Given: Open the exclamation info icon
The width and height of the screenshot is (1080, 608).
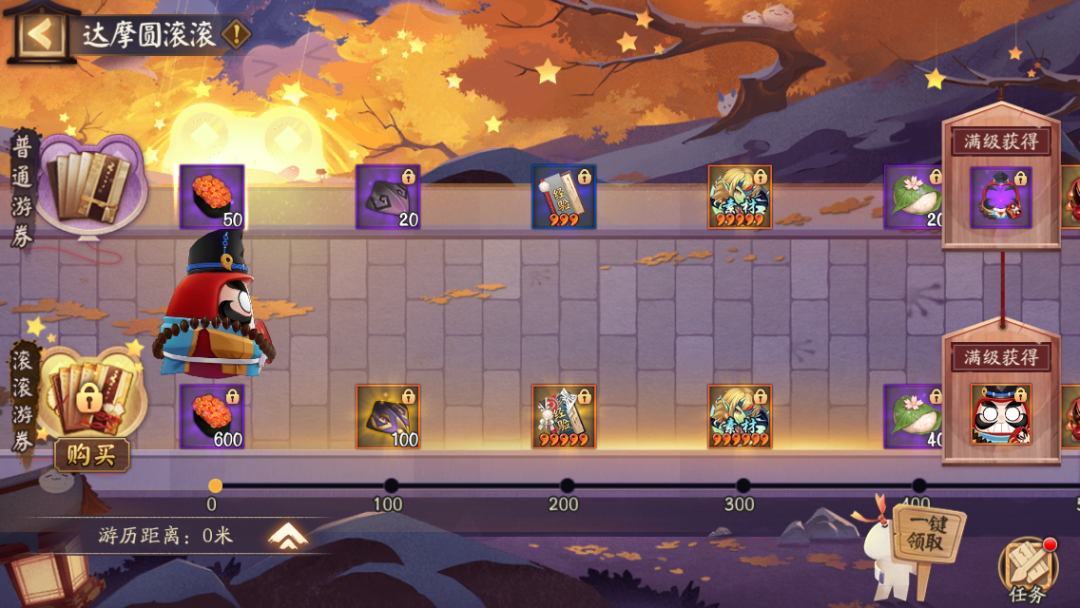Looking at the screenshot, I should tap(236, 34).
